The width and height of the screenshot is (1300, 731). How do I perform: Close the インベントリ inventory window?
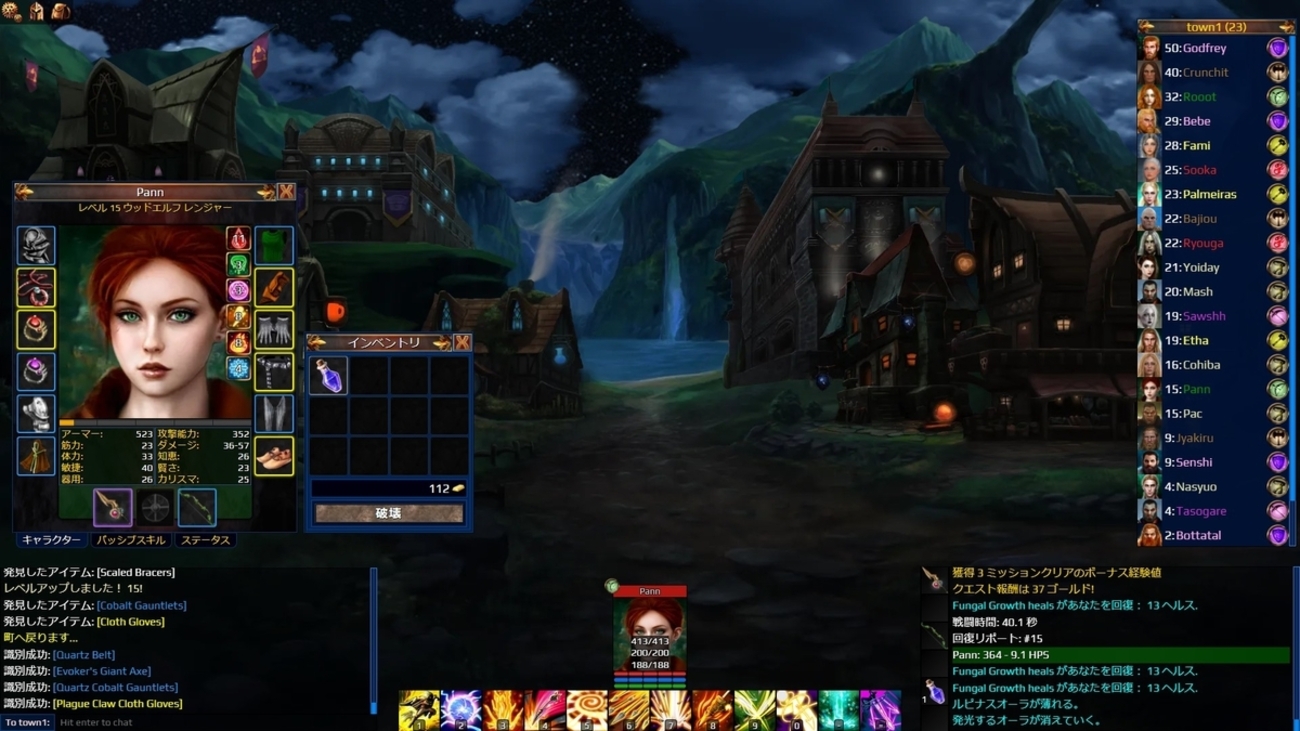coord(463,343)
